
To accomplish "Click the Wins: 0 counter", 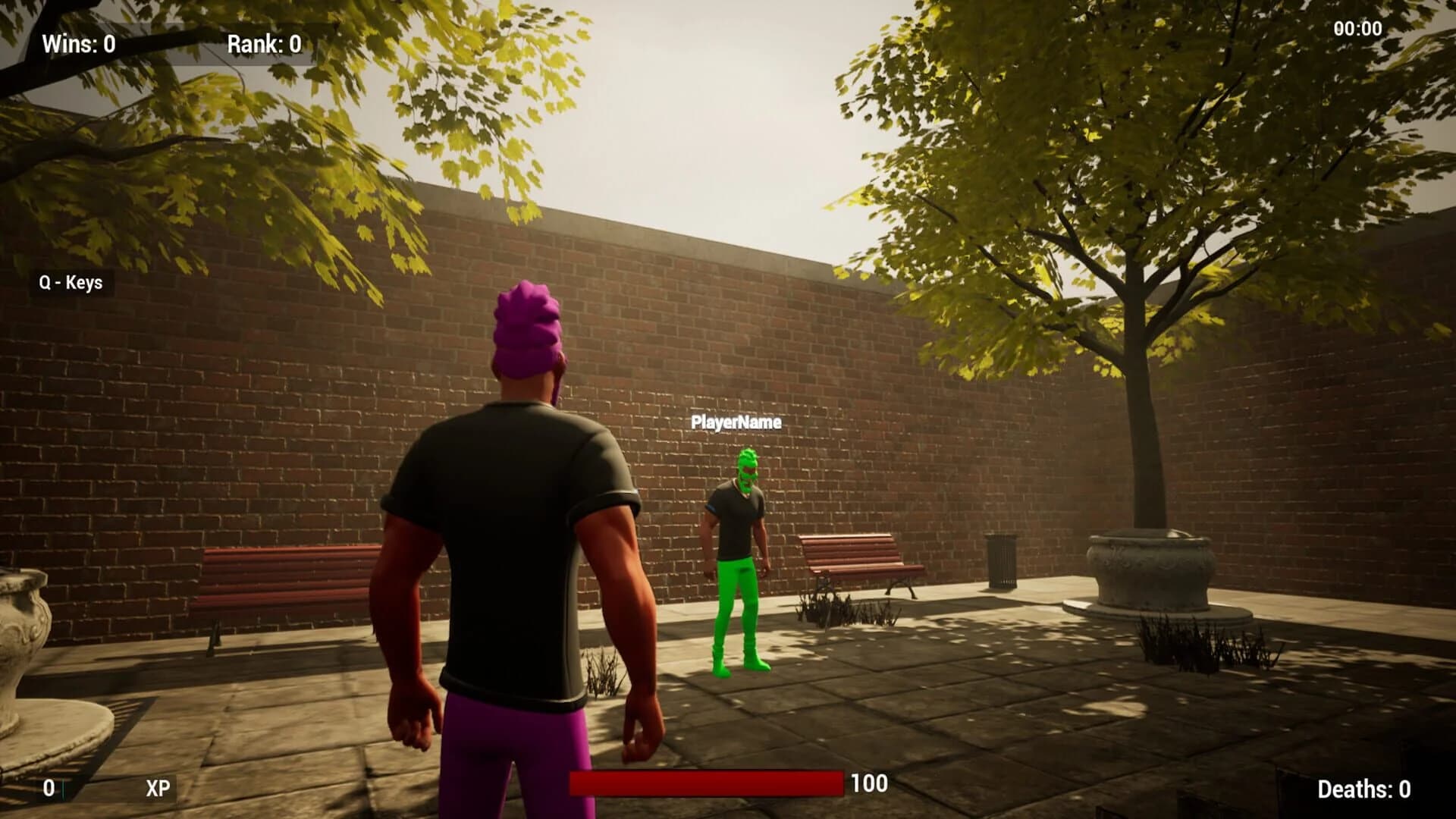I will coord(78,43).
